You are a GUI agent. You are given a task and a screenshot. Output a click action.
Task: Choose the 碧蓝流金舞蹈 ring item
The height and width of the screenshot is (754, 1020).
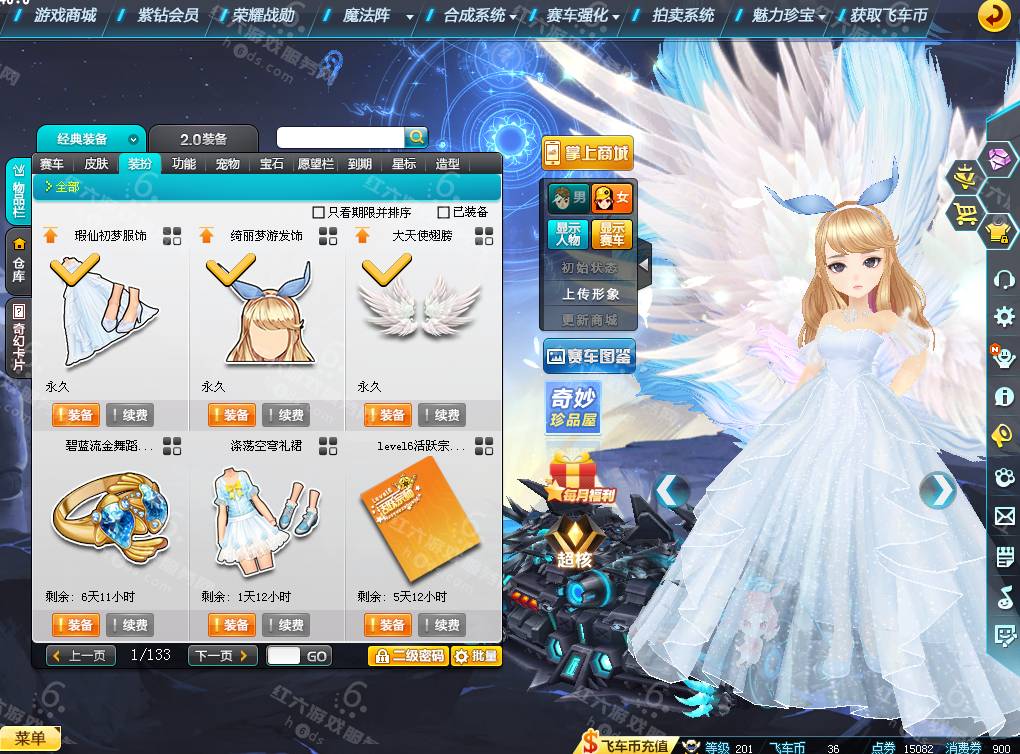click(x=110, y=519)
